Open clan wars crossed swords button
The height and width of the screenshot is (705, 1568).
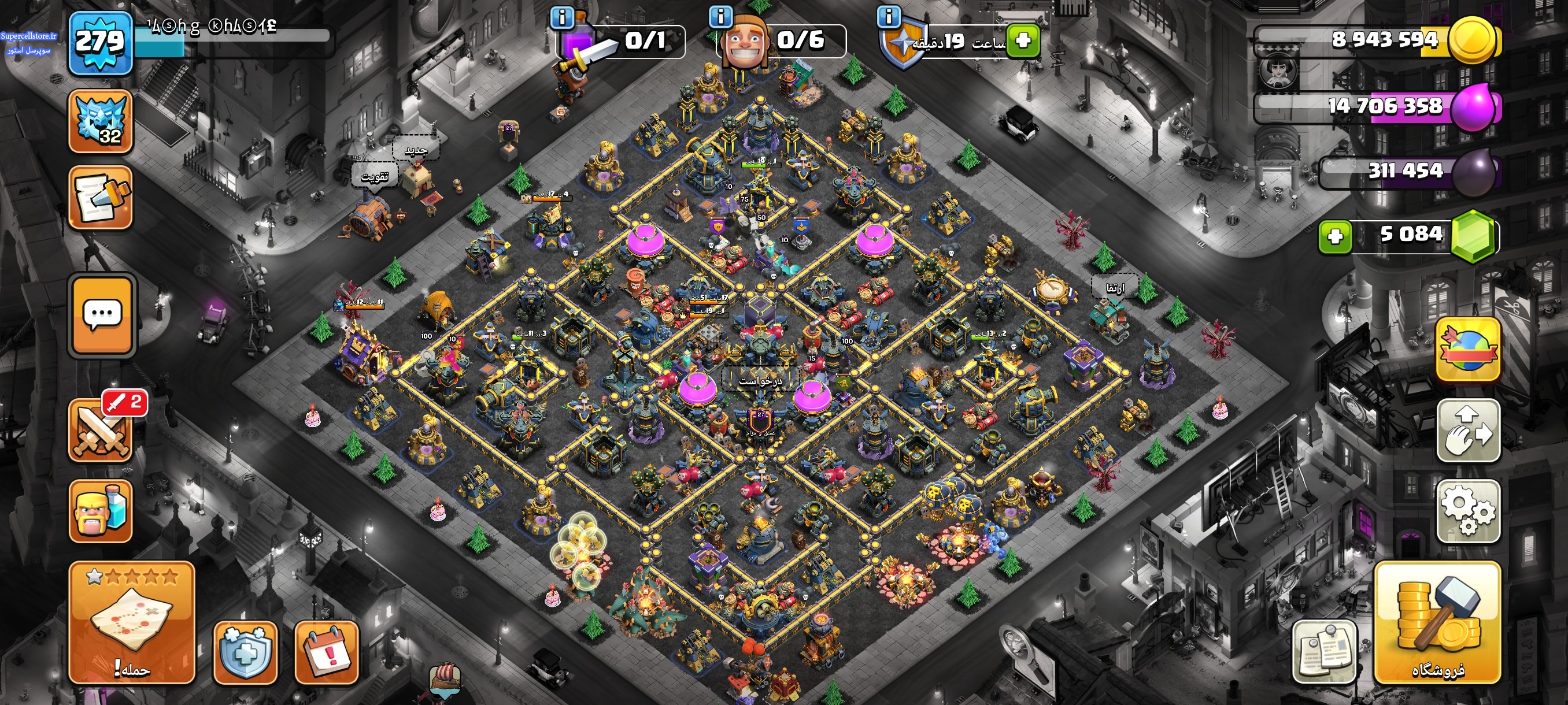101,431
